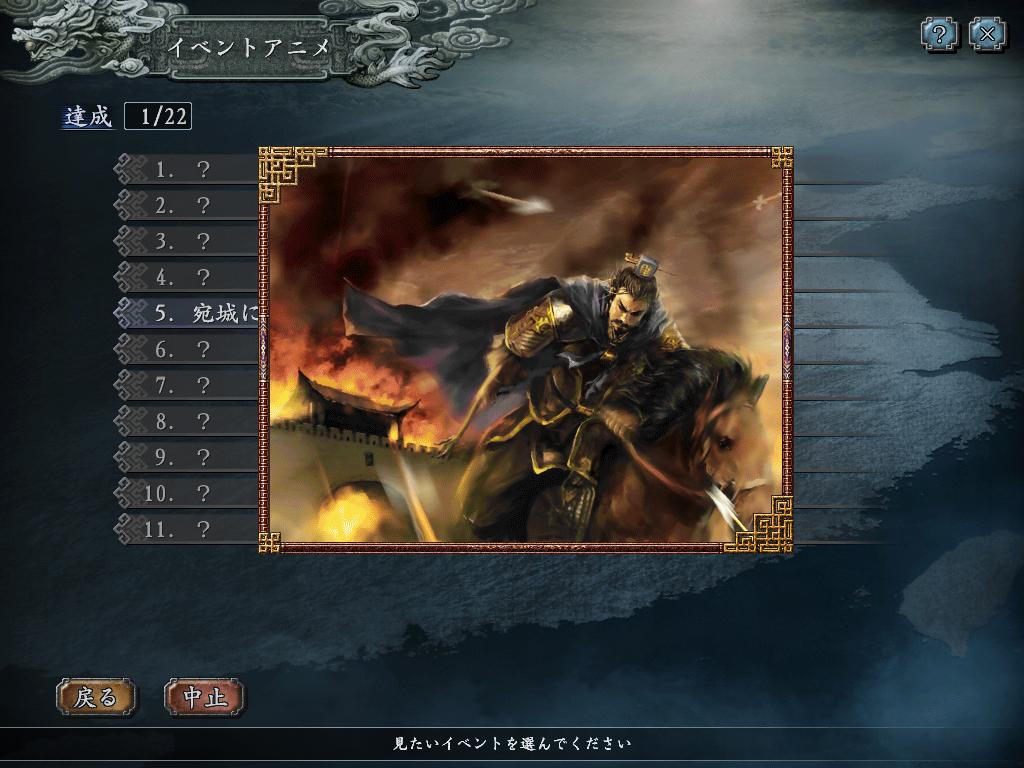Select locked event entry number 4
This screenshot has width=1024, height=768.
pyautogui.click(x=190, y=277)
